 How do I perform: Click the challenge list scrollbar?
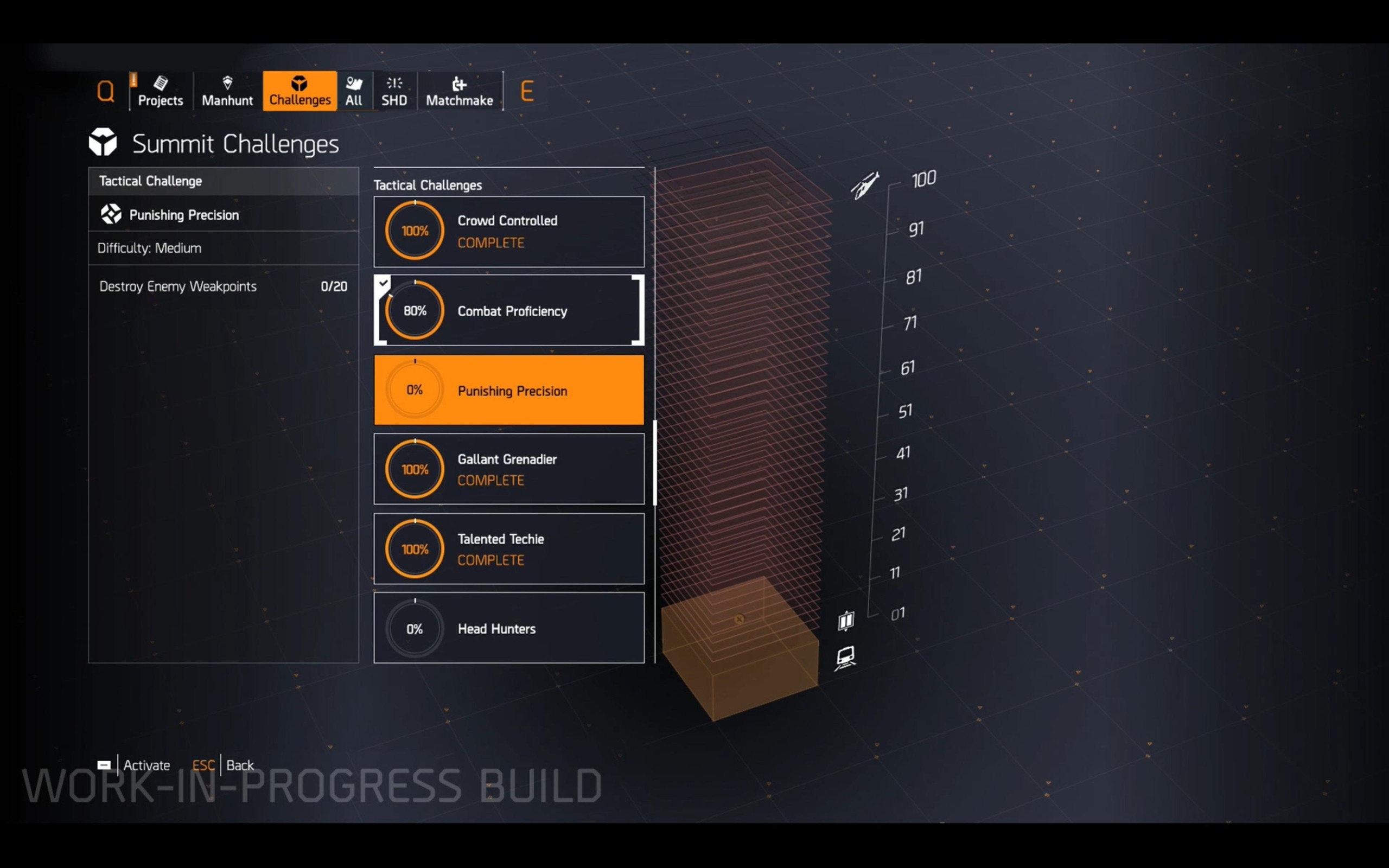tap(655, 463)
